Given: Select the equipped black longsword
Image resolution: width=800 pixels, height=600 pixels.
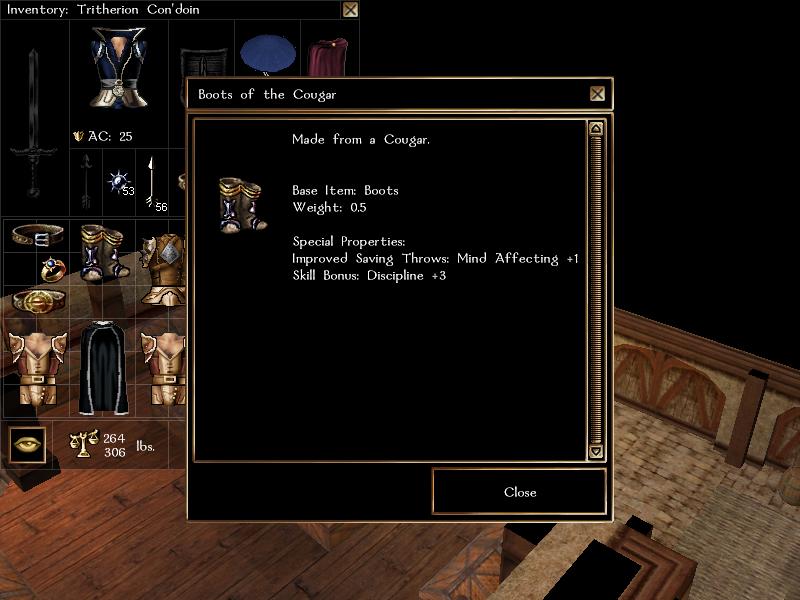Looking at the screenshot, I should 34,120.
